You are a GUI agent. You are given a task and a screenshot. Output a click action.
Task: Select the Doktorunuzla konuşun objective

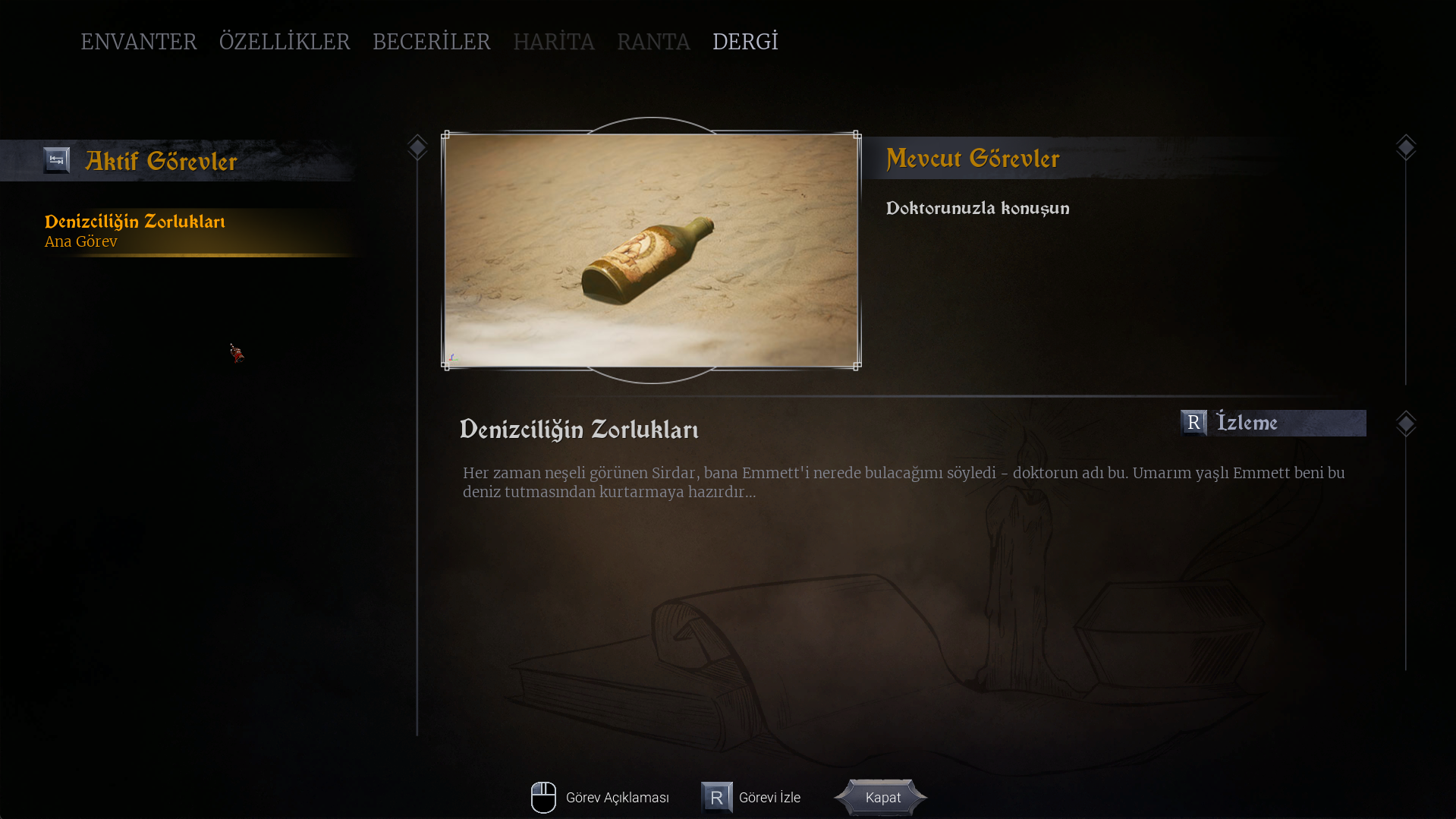[977, 209]
